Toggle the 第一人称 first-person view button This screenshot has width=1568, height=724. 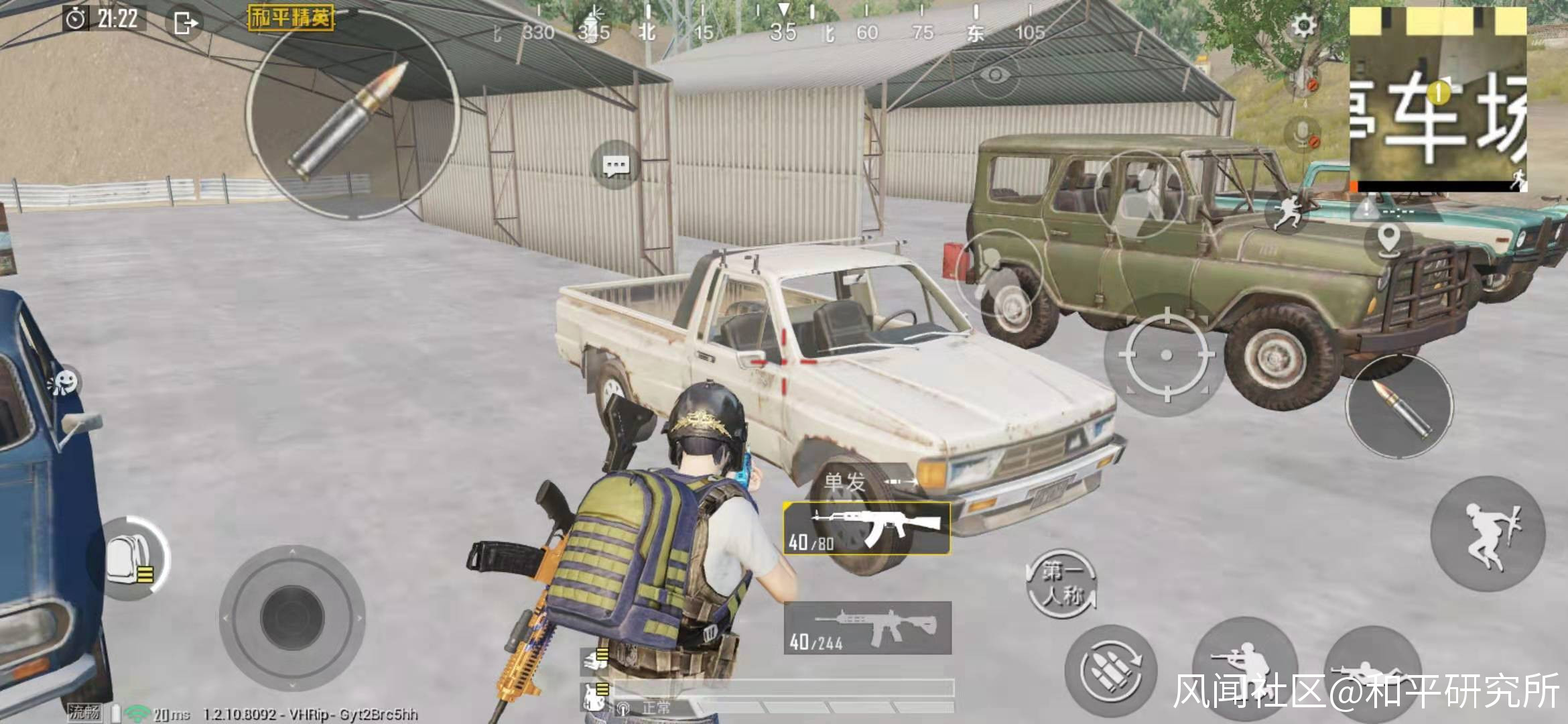coord(1062,583)
